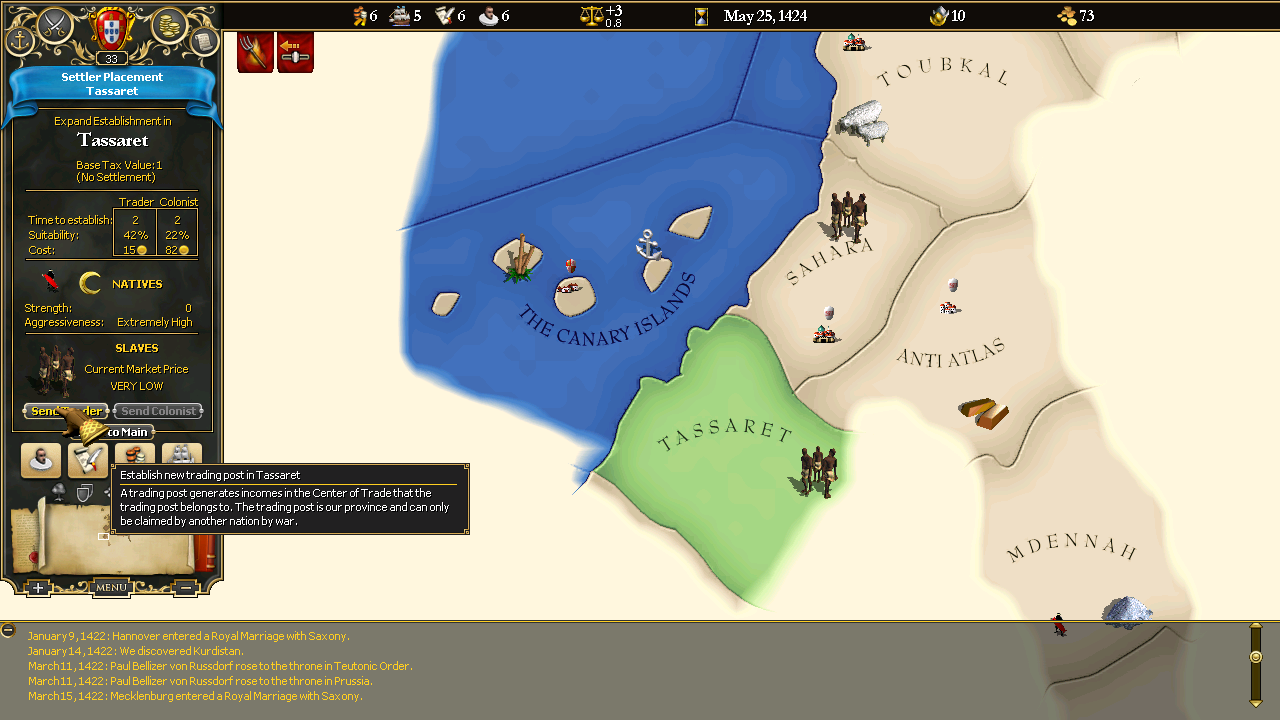This screenshot has height=720, width=1280.
Task: Click the Send Colonist button
Action: [x=158, y=411]
